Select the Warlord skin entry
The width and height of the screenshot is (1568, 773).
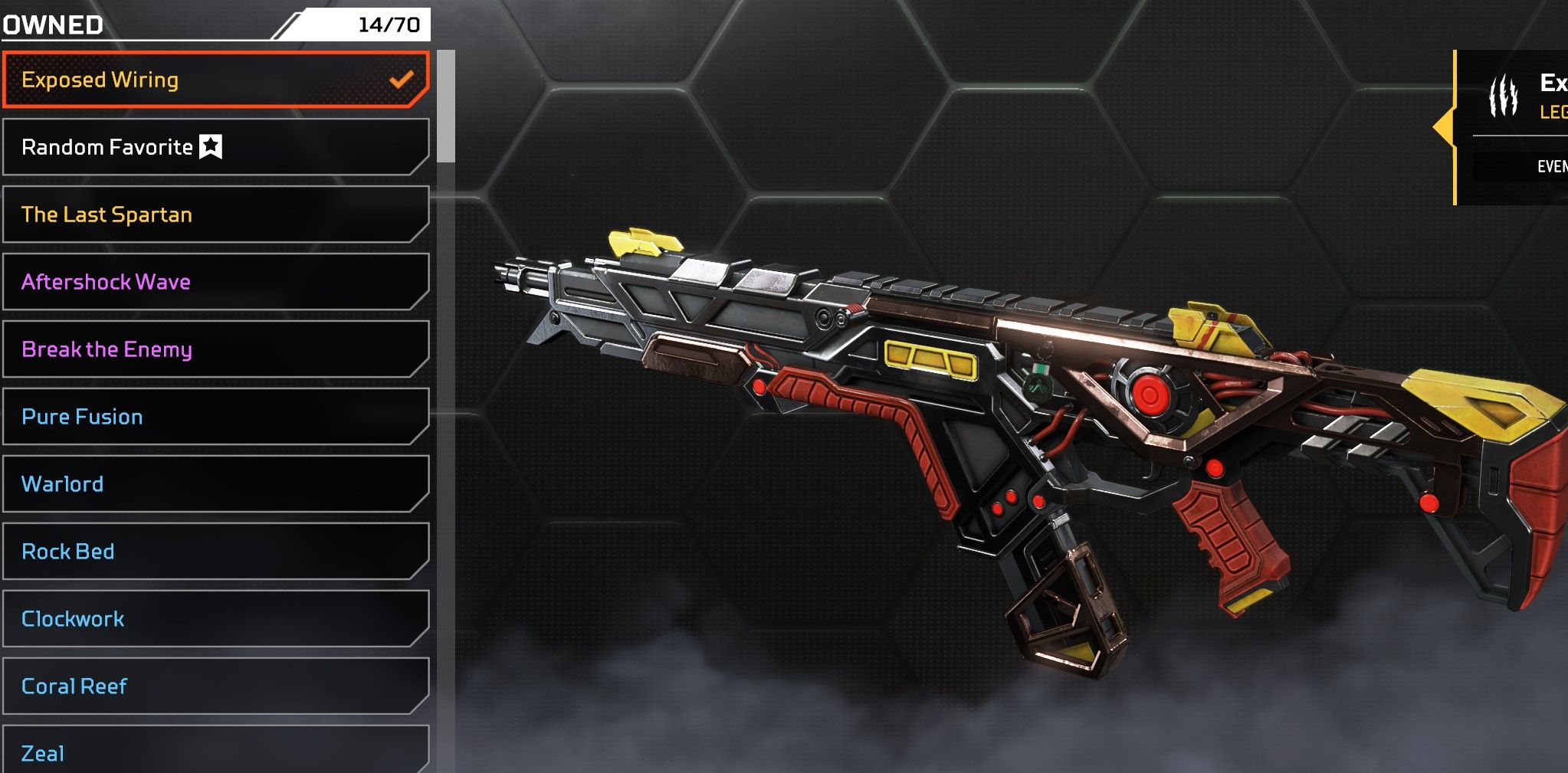(215, 484)
